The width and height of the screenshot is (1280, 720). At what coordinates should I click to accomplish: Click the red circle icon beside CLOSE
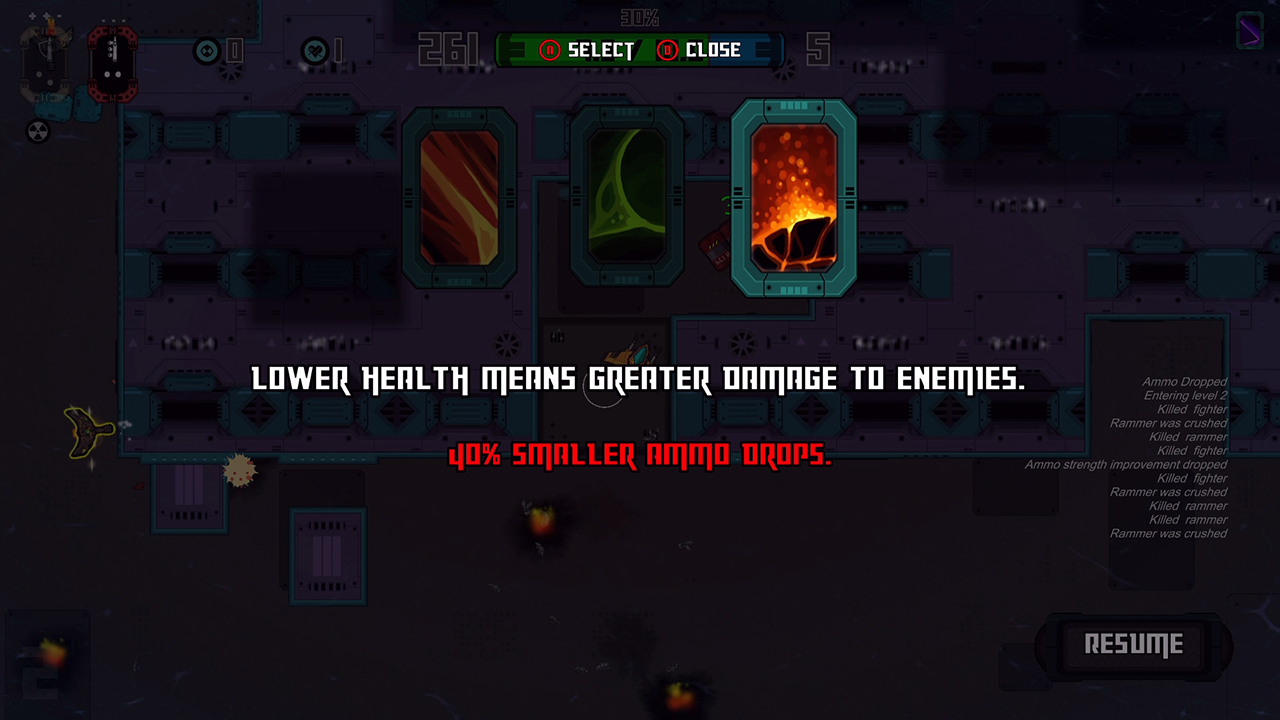[670, 50]
